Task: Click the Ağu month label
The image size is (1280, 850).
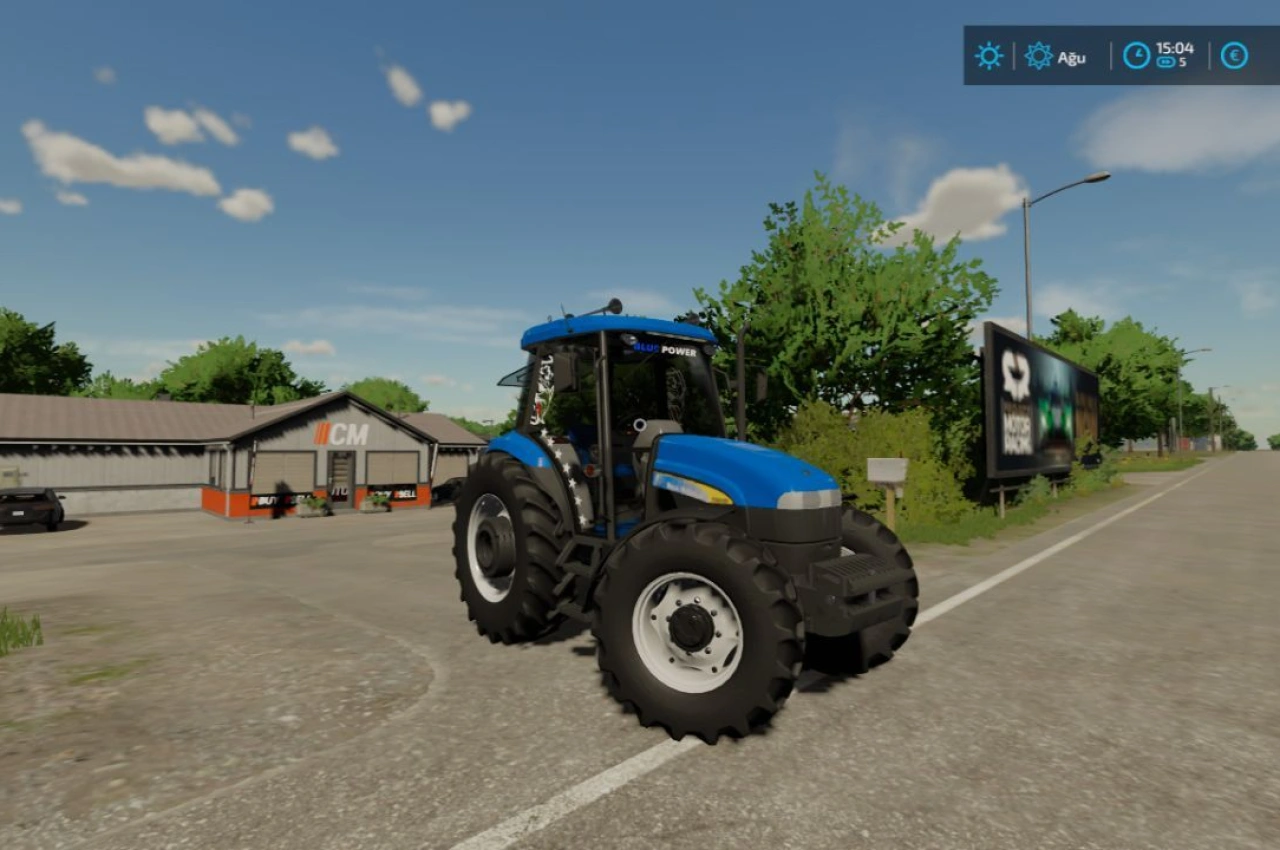Action: [1072, 57]
